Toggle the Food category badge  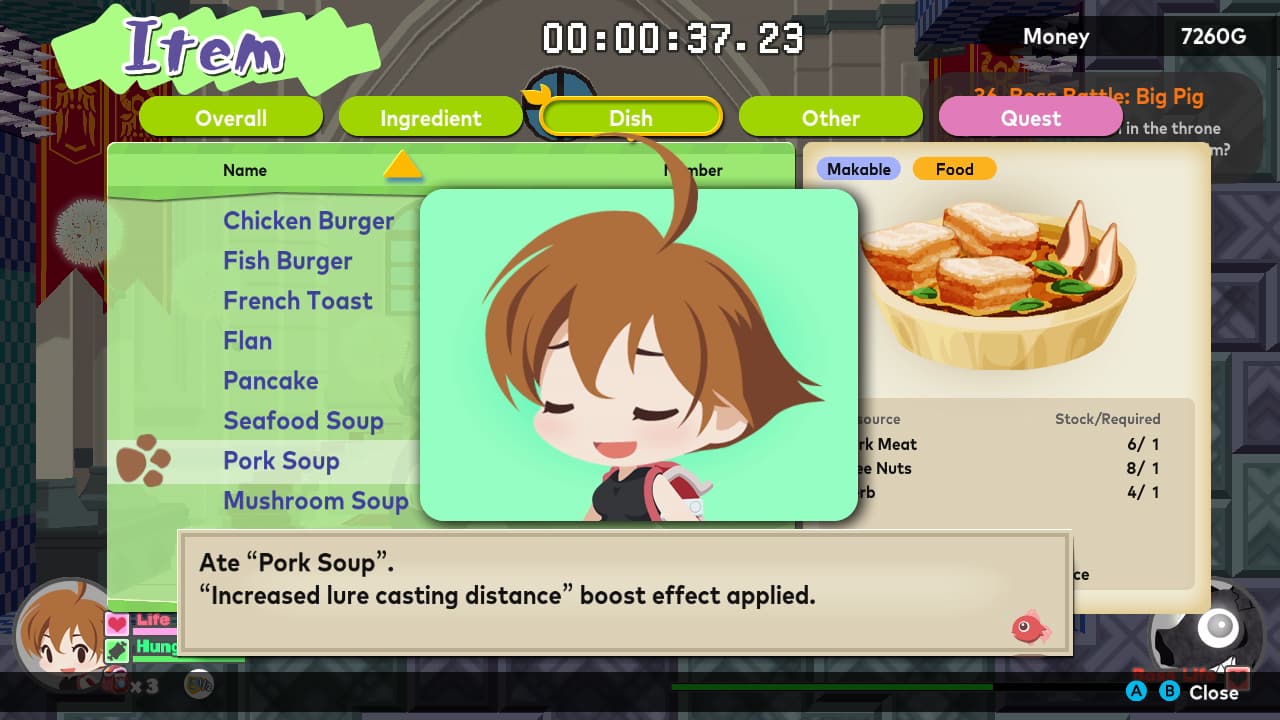954,169
